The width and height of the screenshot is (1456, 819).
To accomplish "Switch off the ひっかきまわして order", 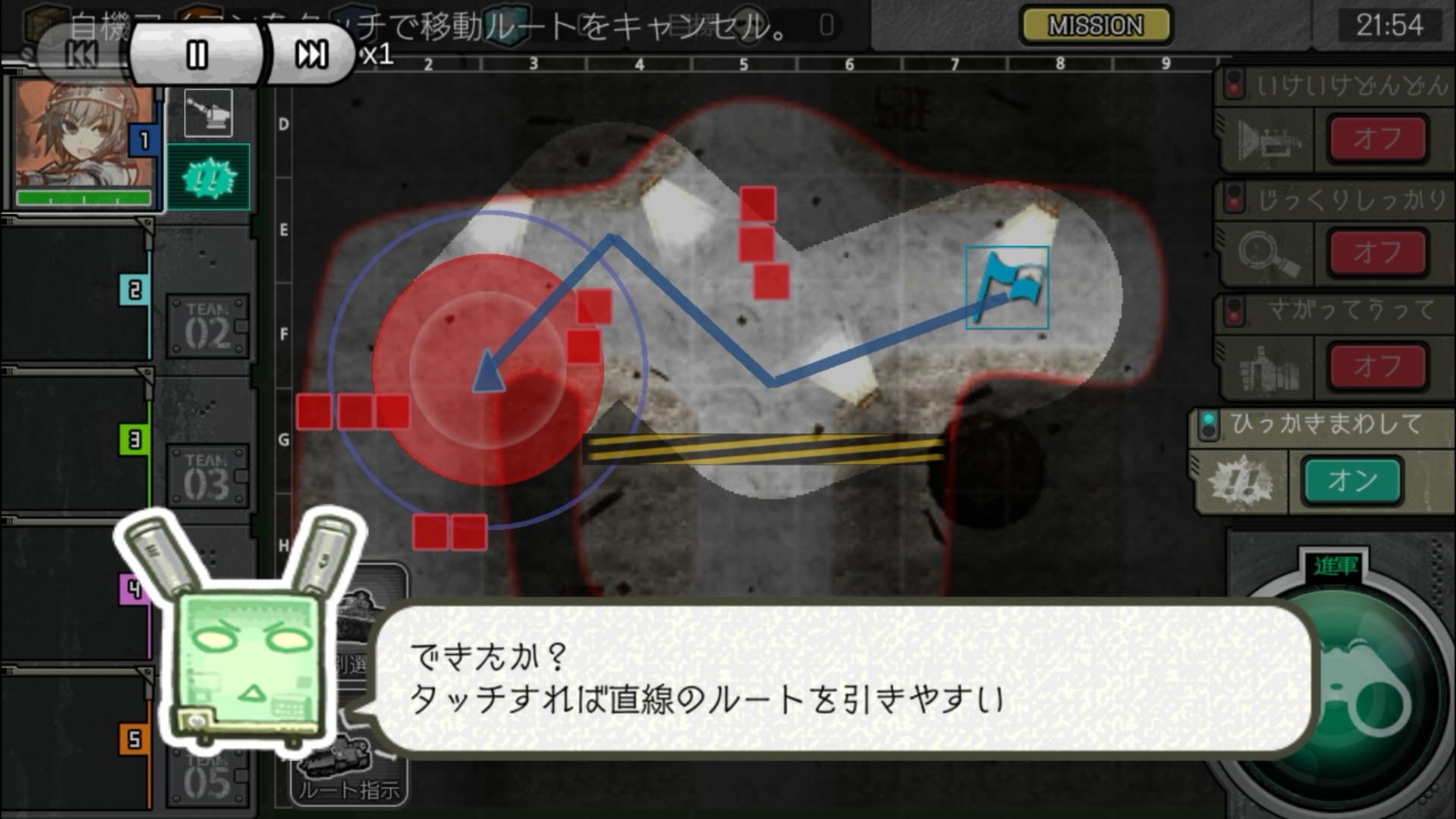I will point(1351,481).
